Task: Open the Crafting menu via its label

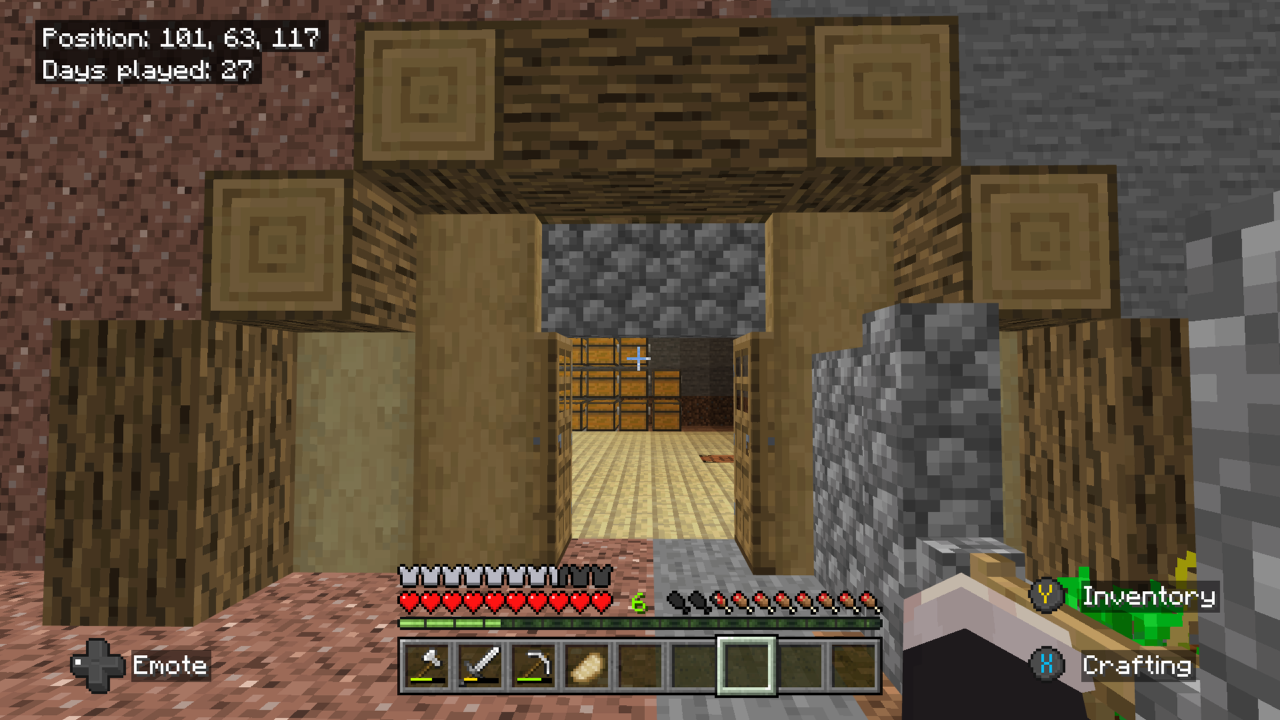Action: pos(1137,665)
